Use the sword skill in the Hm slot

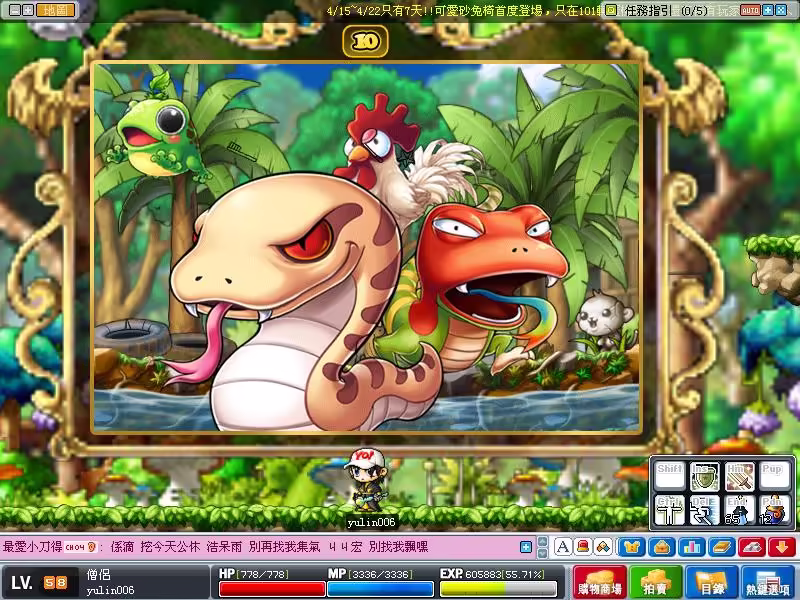coord(739,477)
